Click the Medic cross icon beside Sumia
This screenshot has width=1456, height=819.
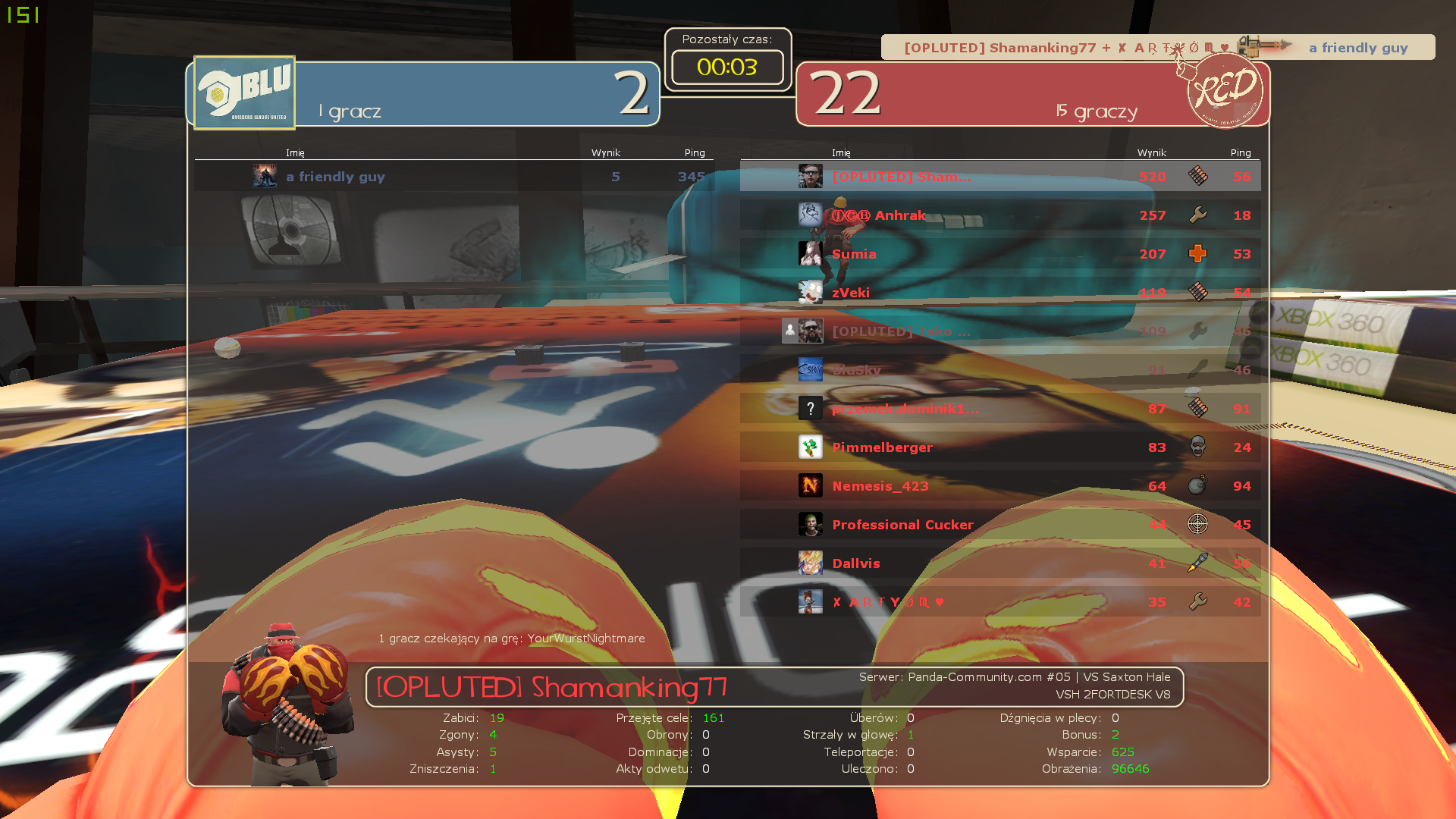pos(1199,254)
